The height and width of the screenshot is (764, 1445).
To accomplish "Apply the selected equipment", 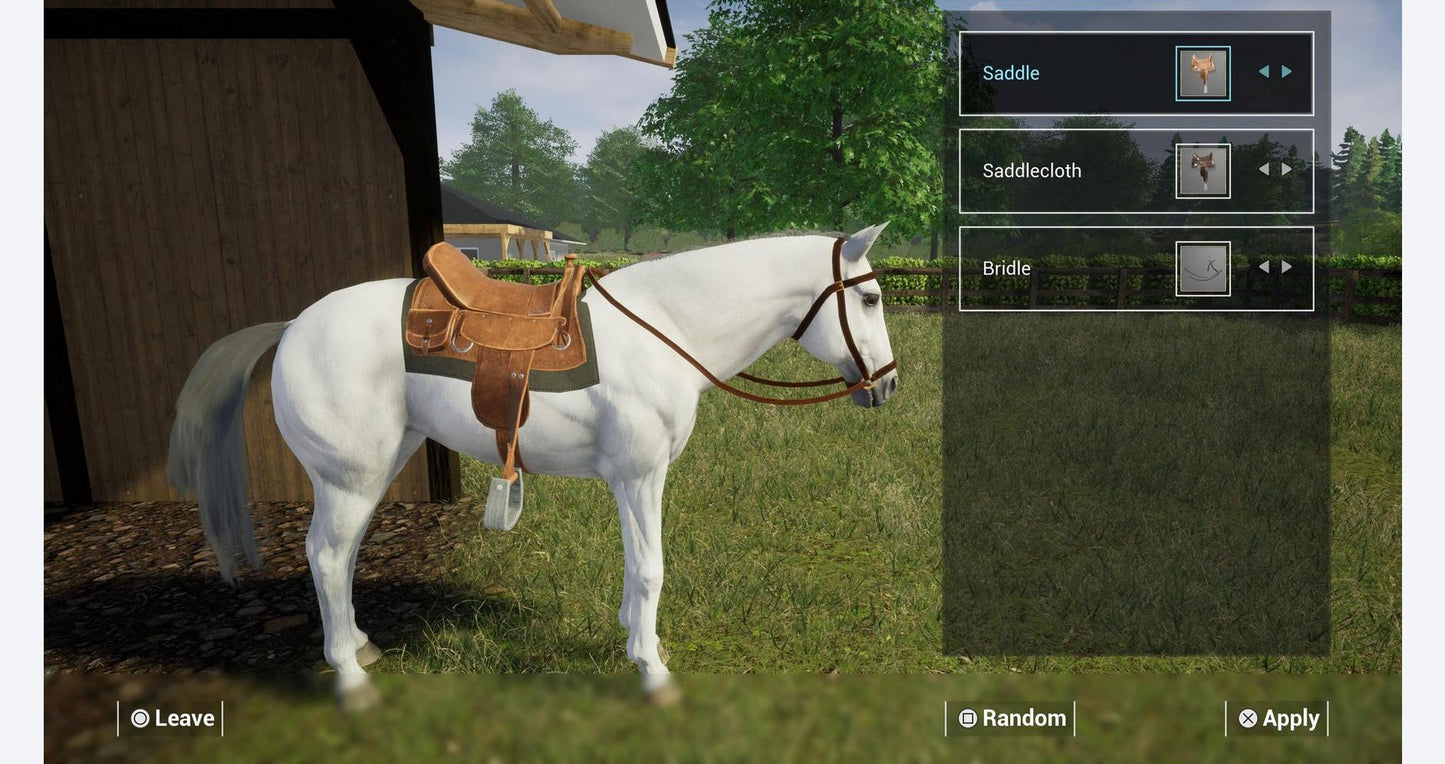I will [1278, 718].
